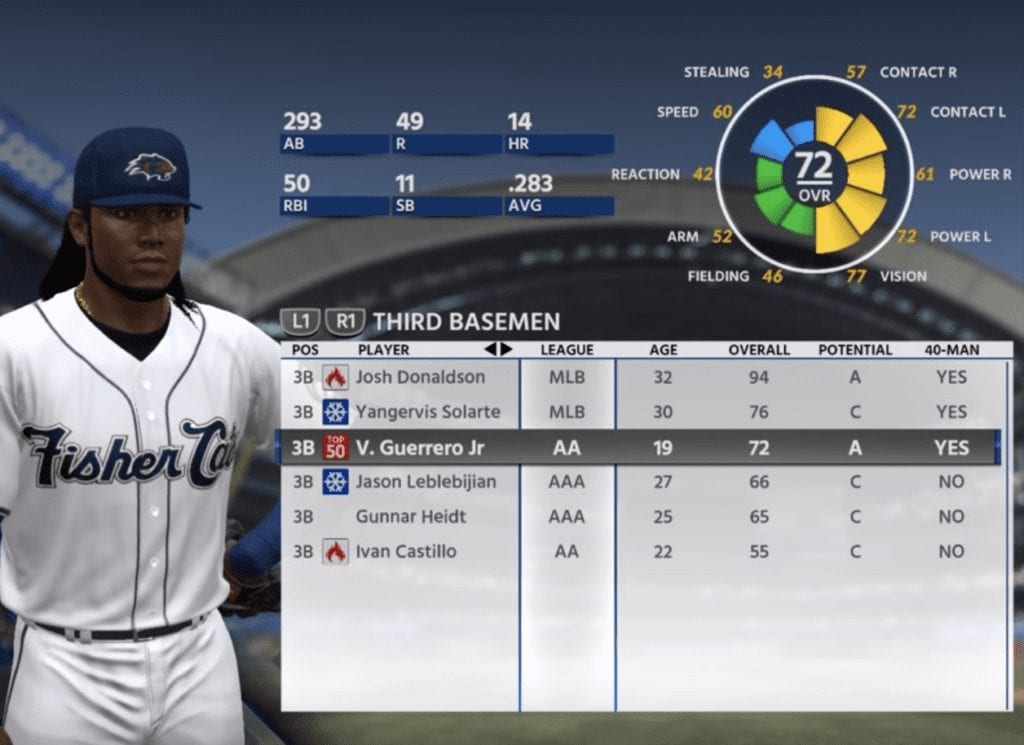The width and height of the screenshot is (1024, 745).
Task: Click the Player column sort arrows
Action: click(x=498, y=350)
